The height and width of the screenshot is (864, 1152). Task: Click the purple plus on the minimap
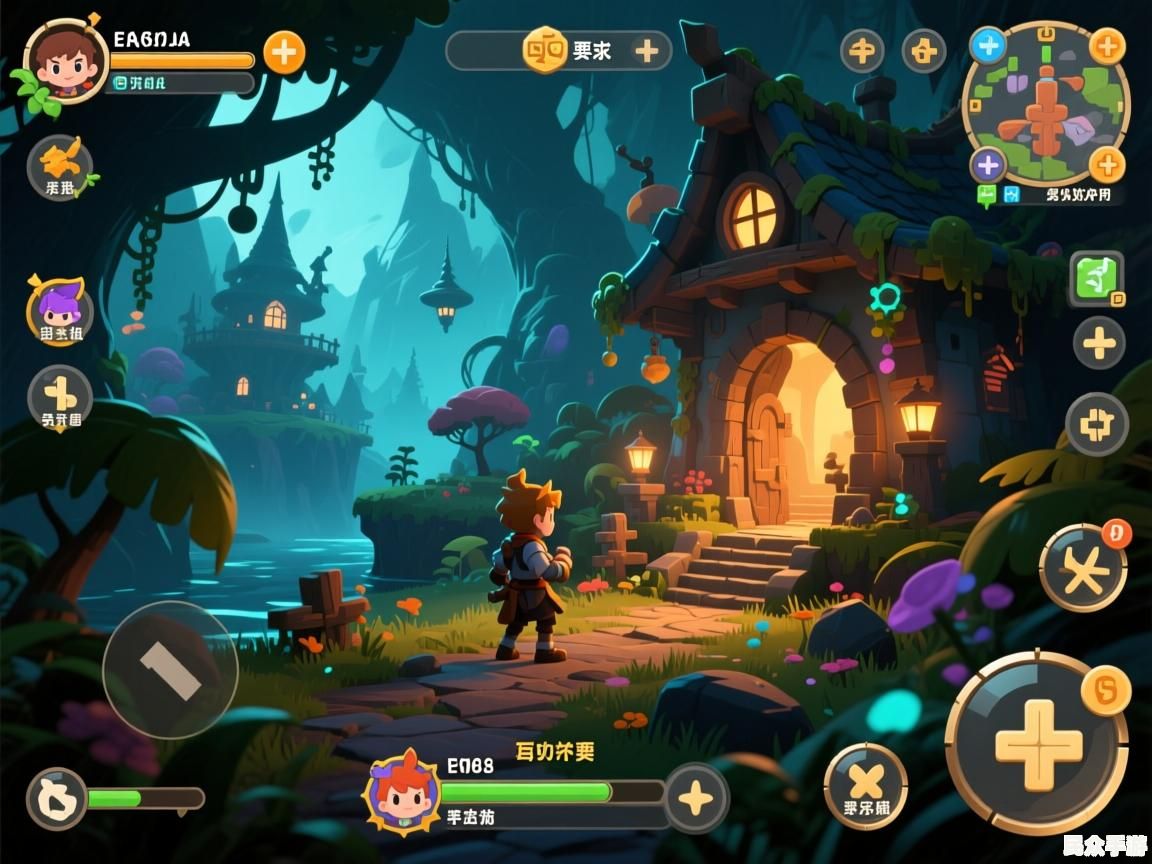point(988,165)
